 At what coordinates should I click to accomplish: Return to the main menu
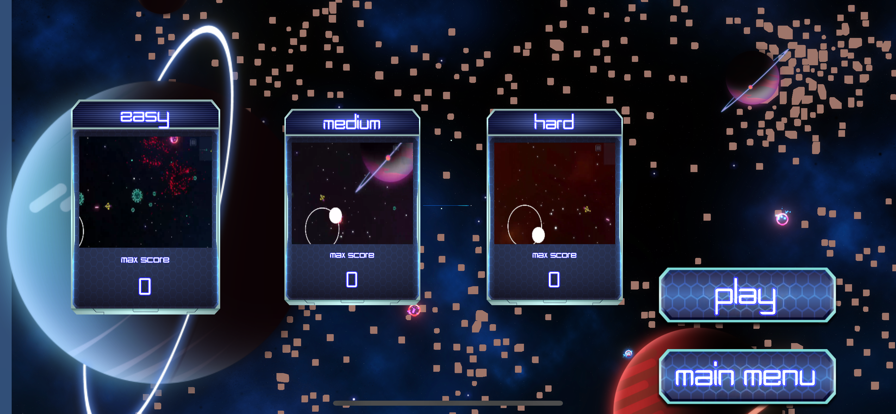tap(747, 376)
